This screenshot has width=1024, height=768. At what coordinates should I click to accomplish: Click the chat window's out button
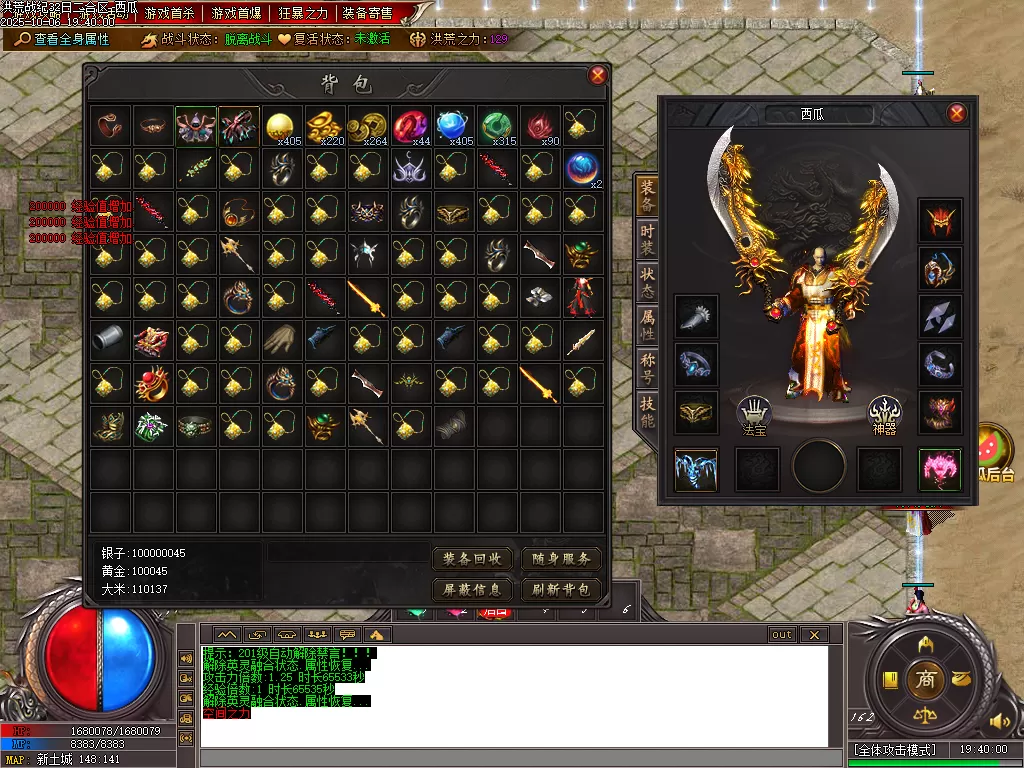point(782,634)
